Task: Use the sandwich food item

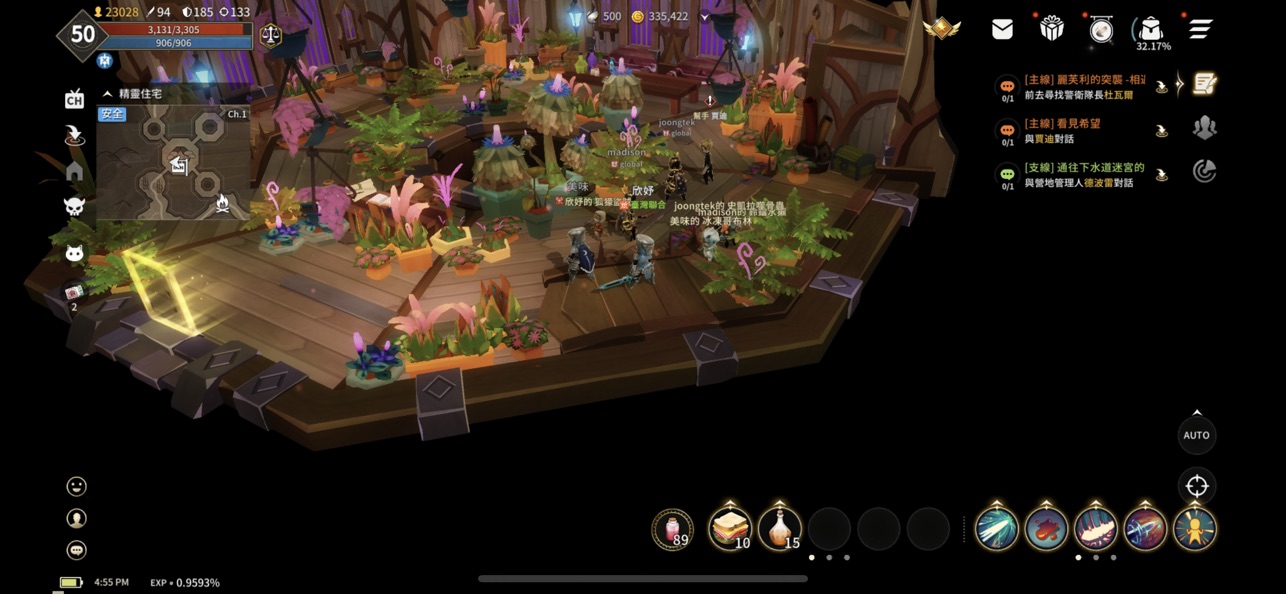Action: (x=730, y=528)
